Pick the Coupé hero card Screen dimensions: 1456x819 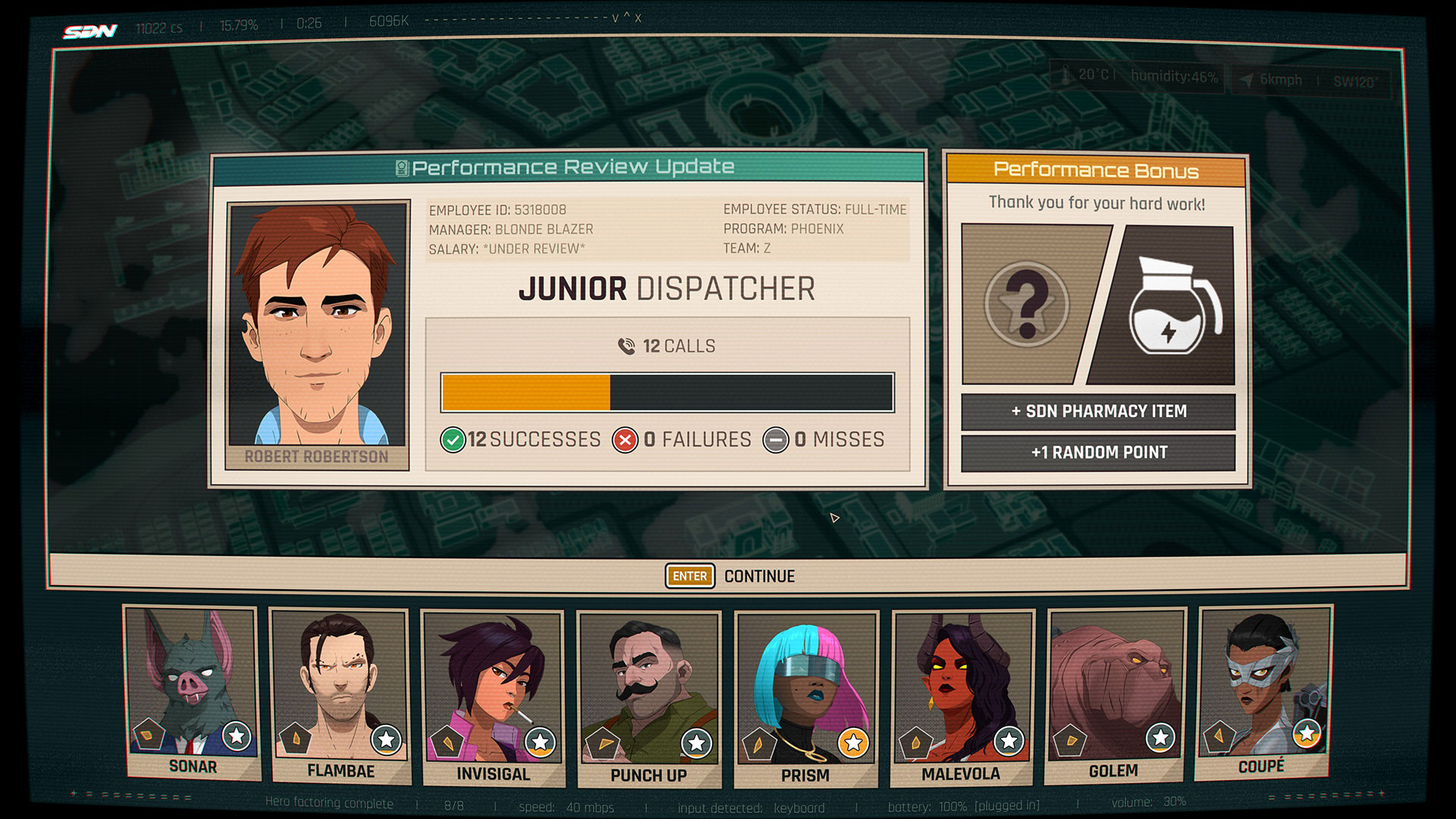(x=1263, y=690)
